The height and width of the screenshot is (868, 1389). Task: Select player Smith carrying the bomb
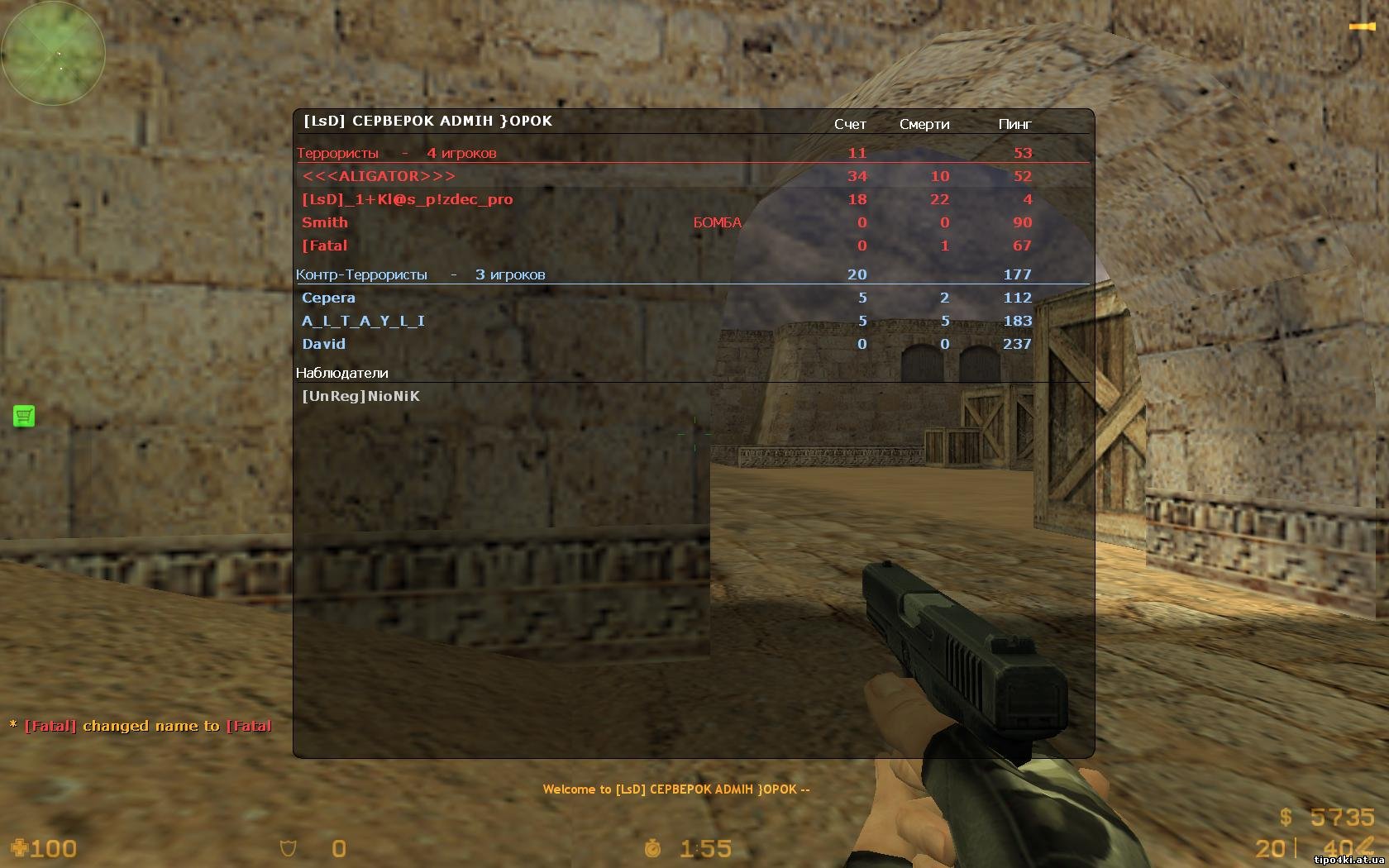click(x=325, y=222)
